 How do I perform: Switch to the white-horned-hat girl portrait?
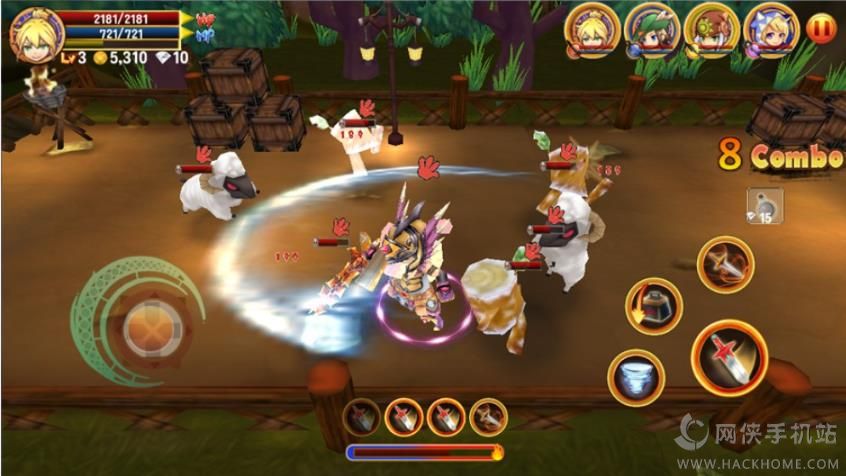771,31
